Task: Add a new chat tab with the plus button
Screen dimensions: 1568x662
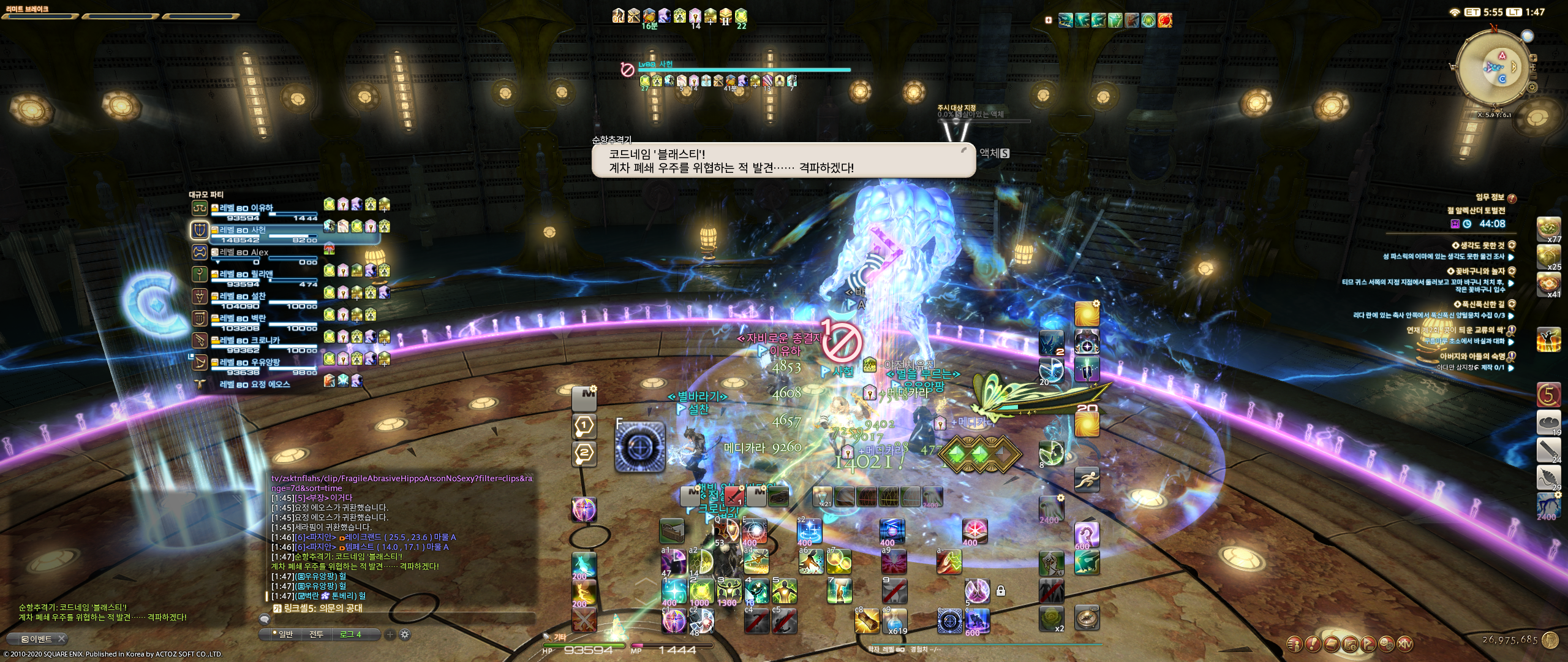Action: coord(390,635)
